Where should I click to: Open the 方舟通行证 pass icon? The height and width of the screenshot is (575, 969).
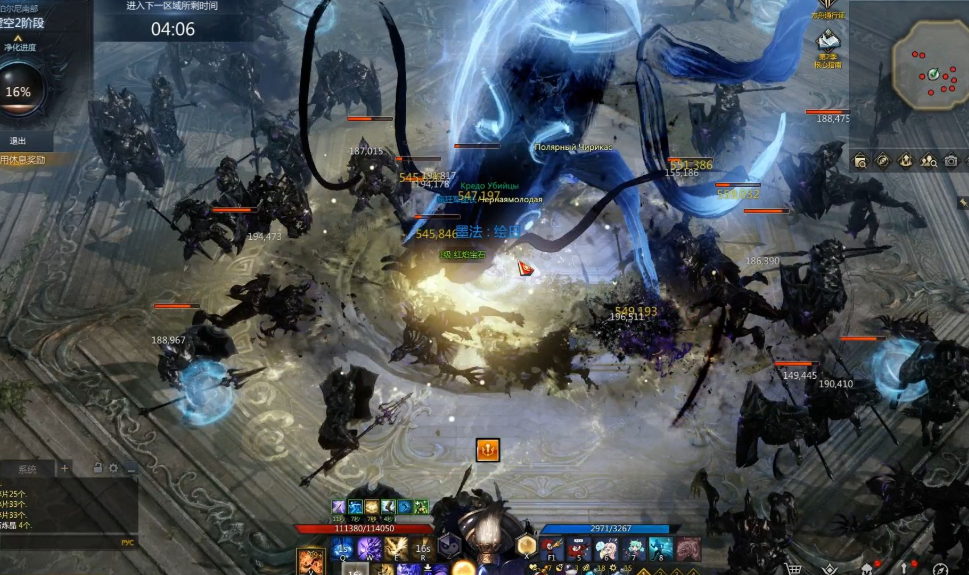[828, 8]
